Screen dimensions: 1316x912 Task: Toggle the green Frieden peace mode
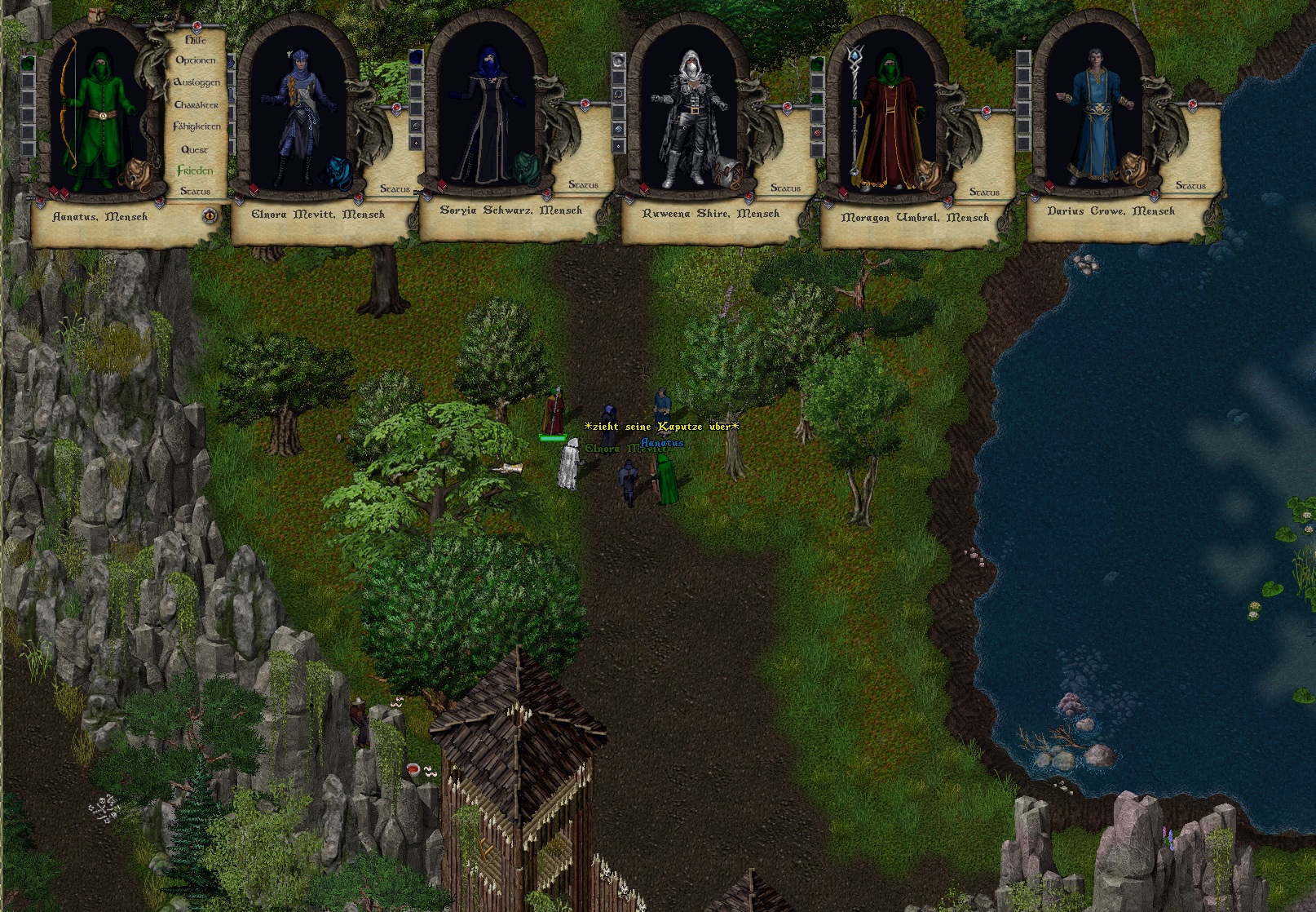coord(195,170)
